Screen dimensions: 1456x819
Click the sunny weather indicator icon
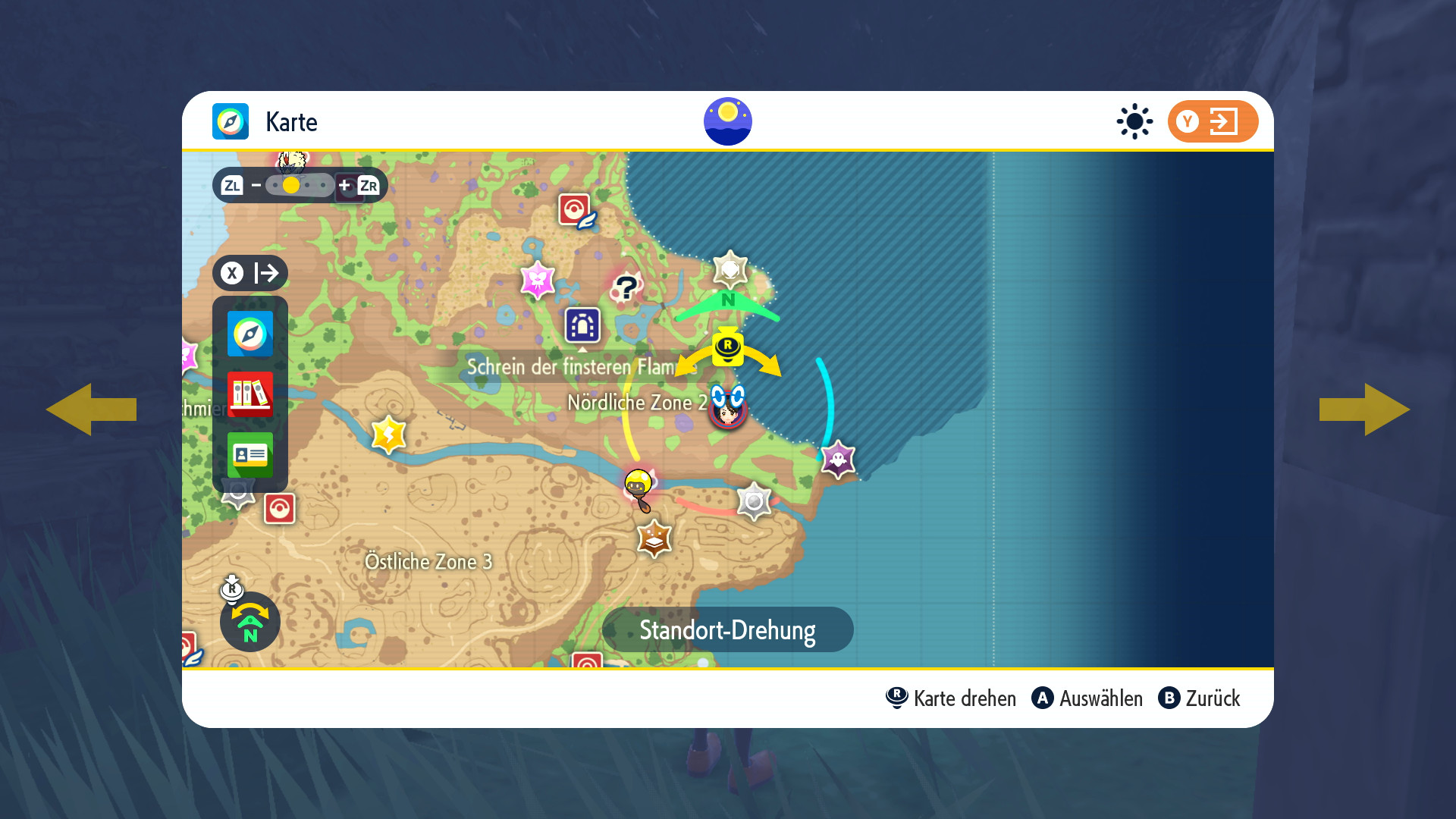pyautogui.click(x=1134, y=121)
